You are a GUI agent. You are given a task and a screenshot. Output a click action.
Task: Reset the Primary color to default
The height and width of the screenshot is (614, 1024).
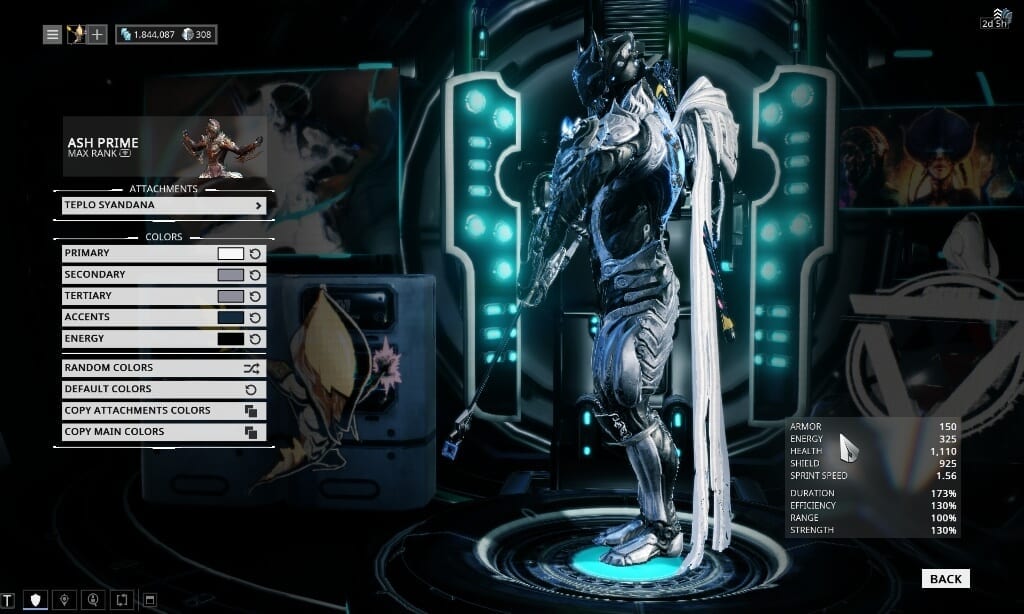(x=255, y=253)
